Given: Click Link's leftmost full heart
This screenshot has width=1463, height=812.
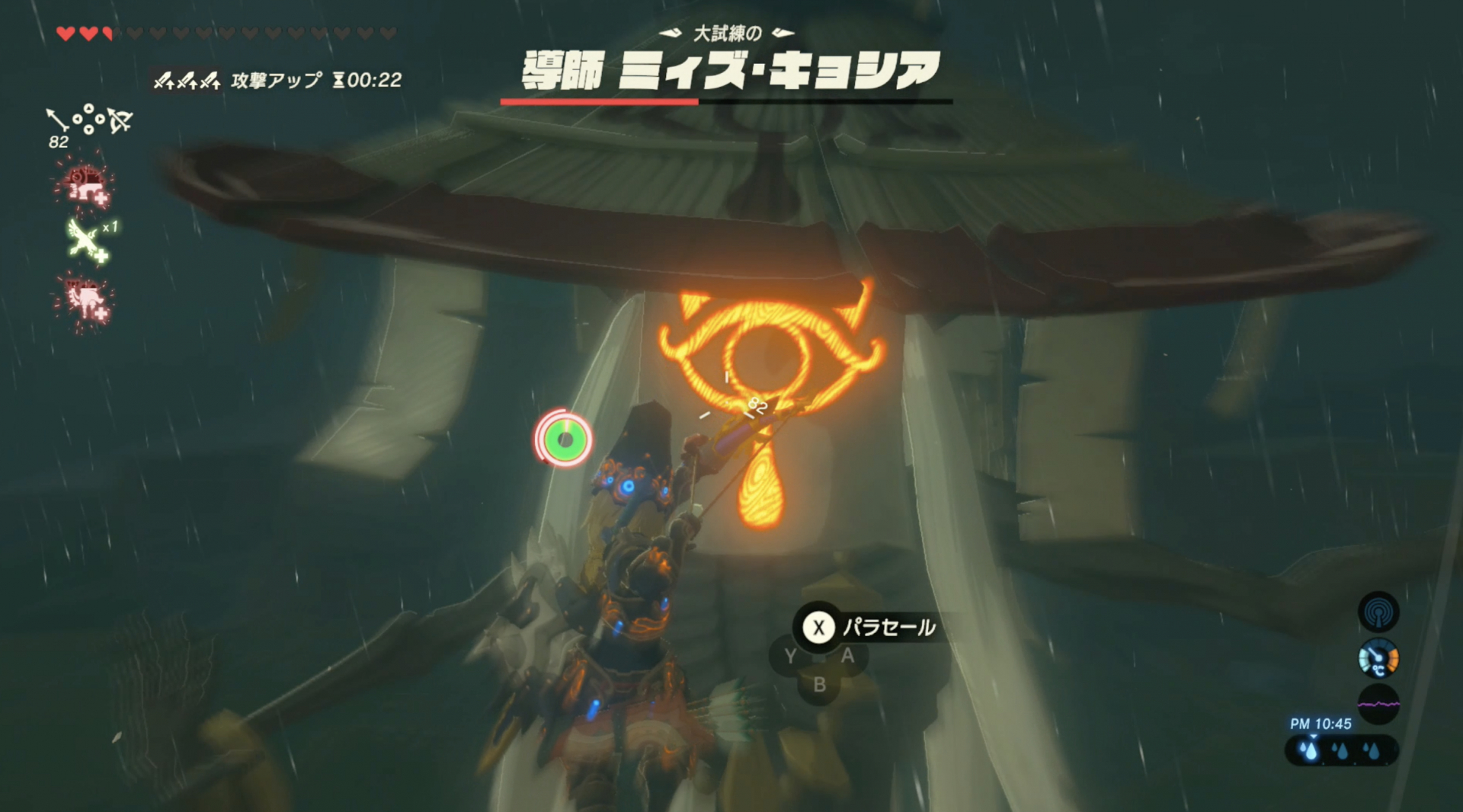Looking at the screenshot, I should [65, 34].
